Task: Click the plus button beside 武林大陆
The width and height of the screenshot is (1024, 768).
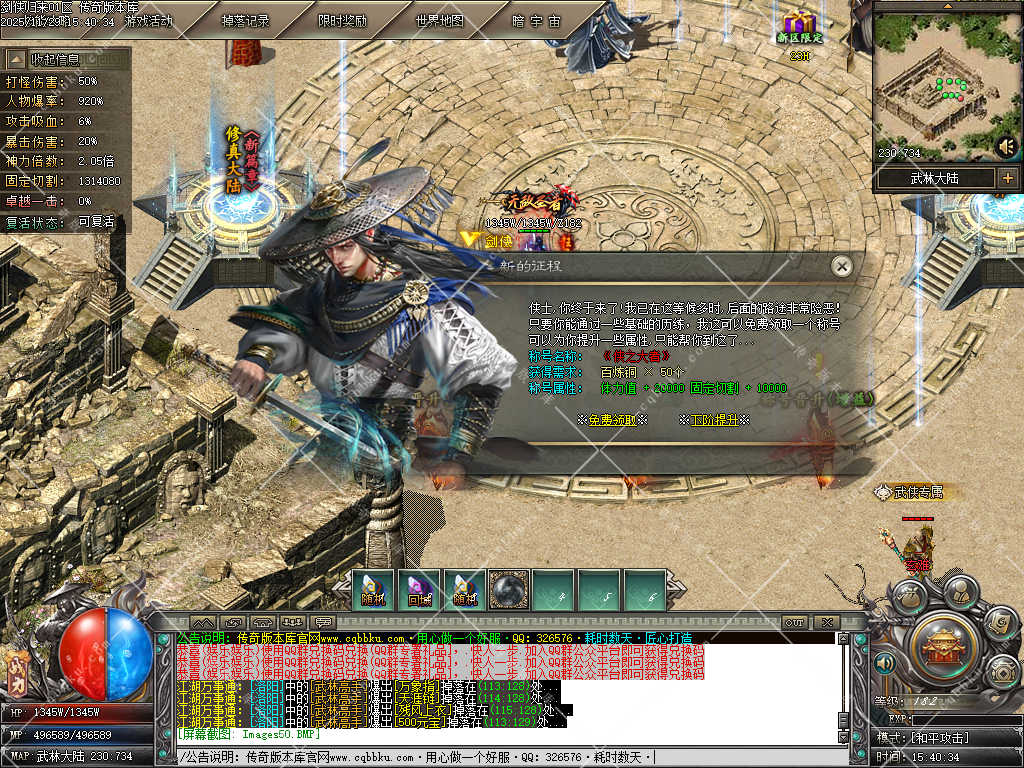Action: pyautogui.click(x=1007, y=178)
